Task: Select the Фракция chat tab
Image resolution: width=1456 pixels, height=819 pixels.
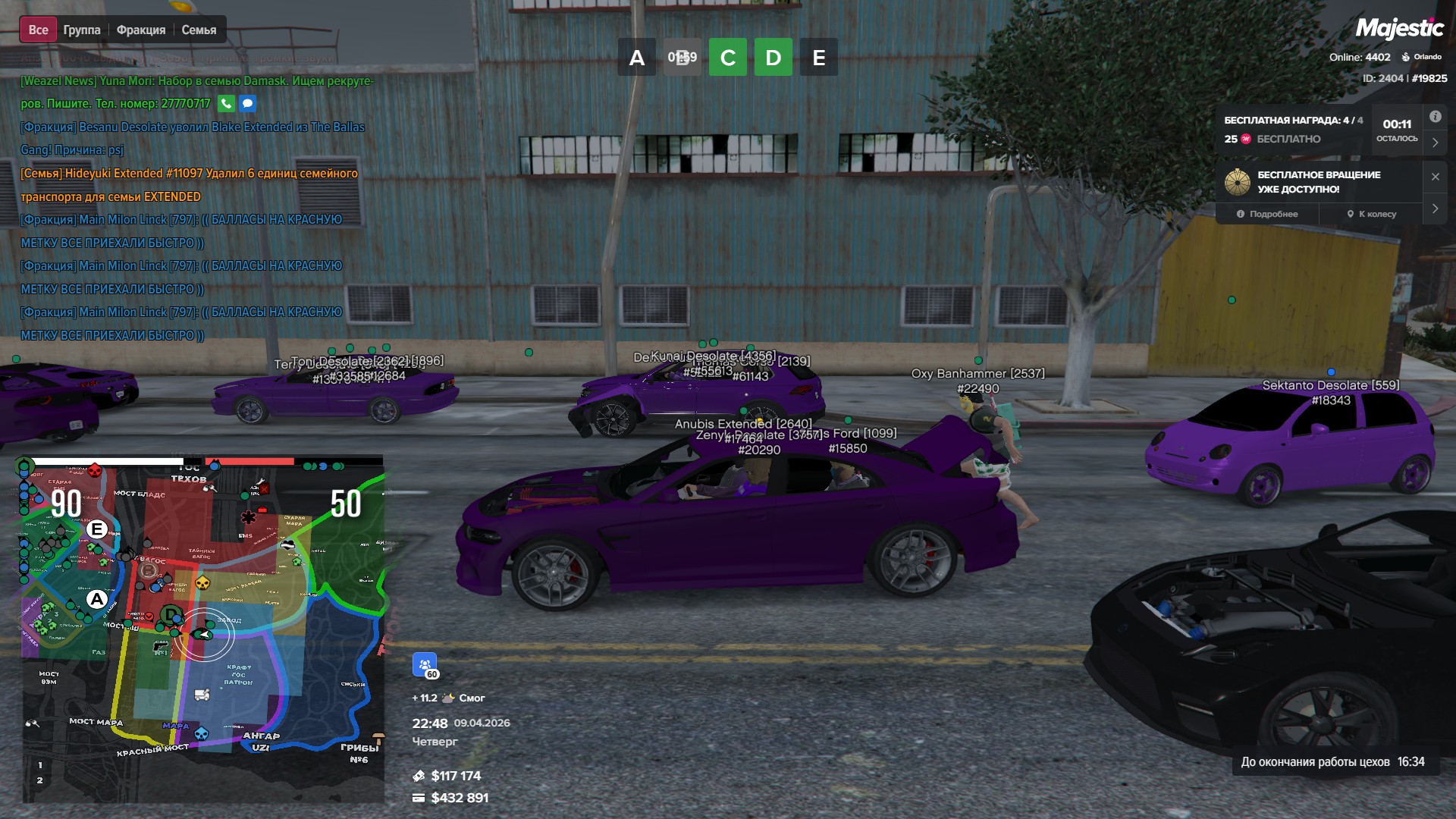Action: tap(141, 30)
